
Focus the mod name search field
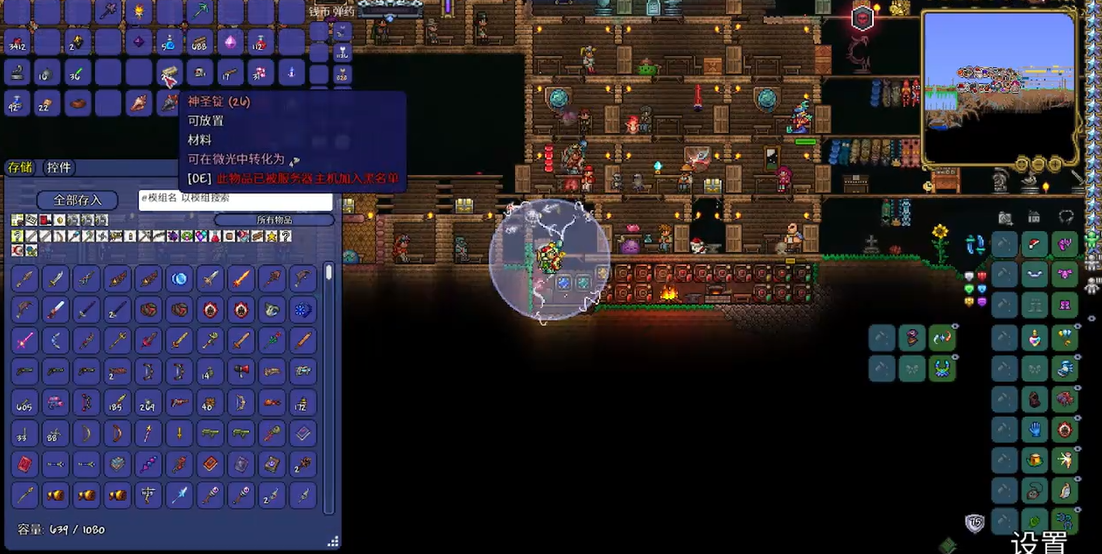tap(235, 200)
